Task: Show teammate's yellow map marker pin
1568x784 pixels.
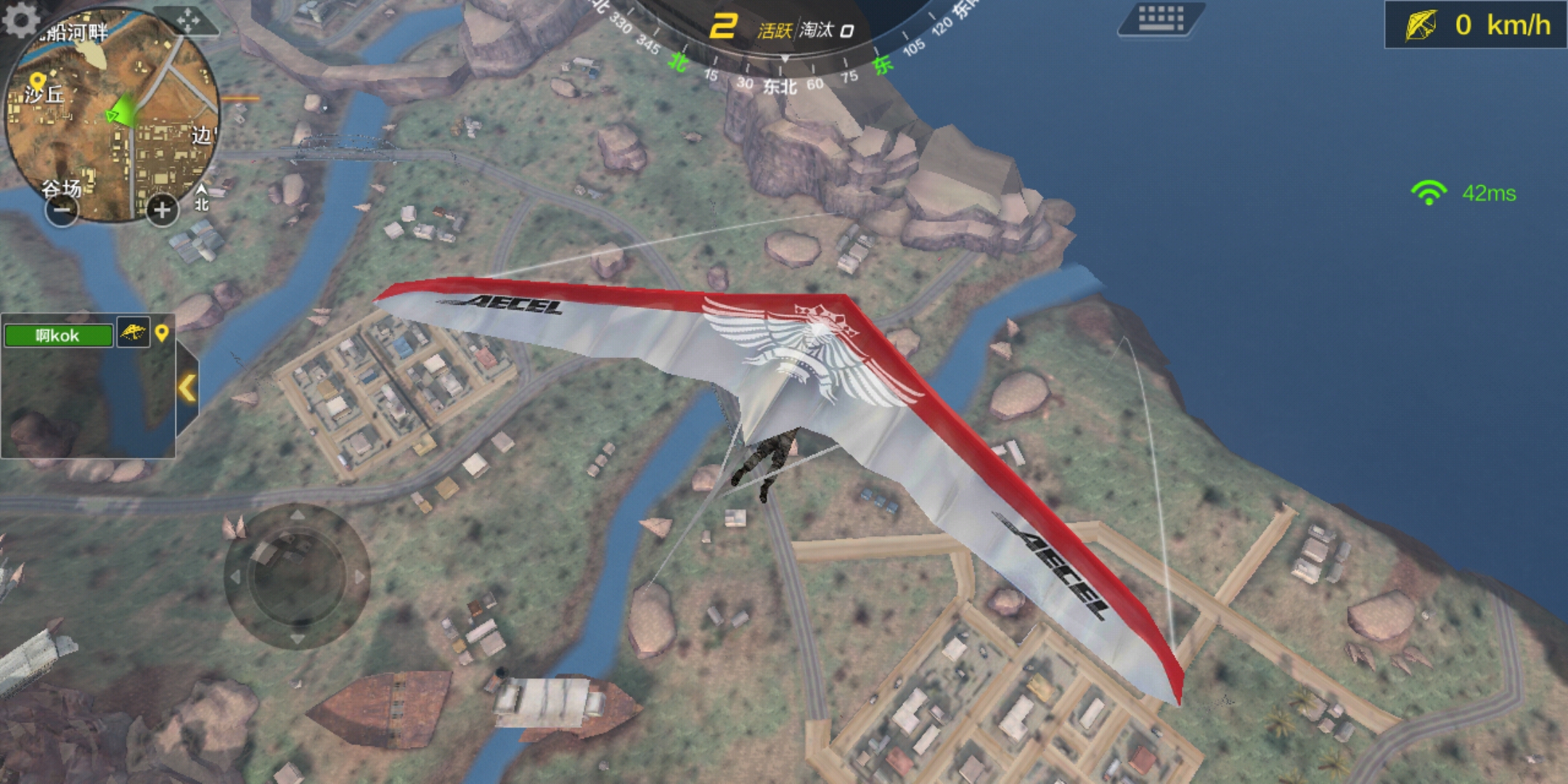Action: (x=162, y=332)
